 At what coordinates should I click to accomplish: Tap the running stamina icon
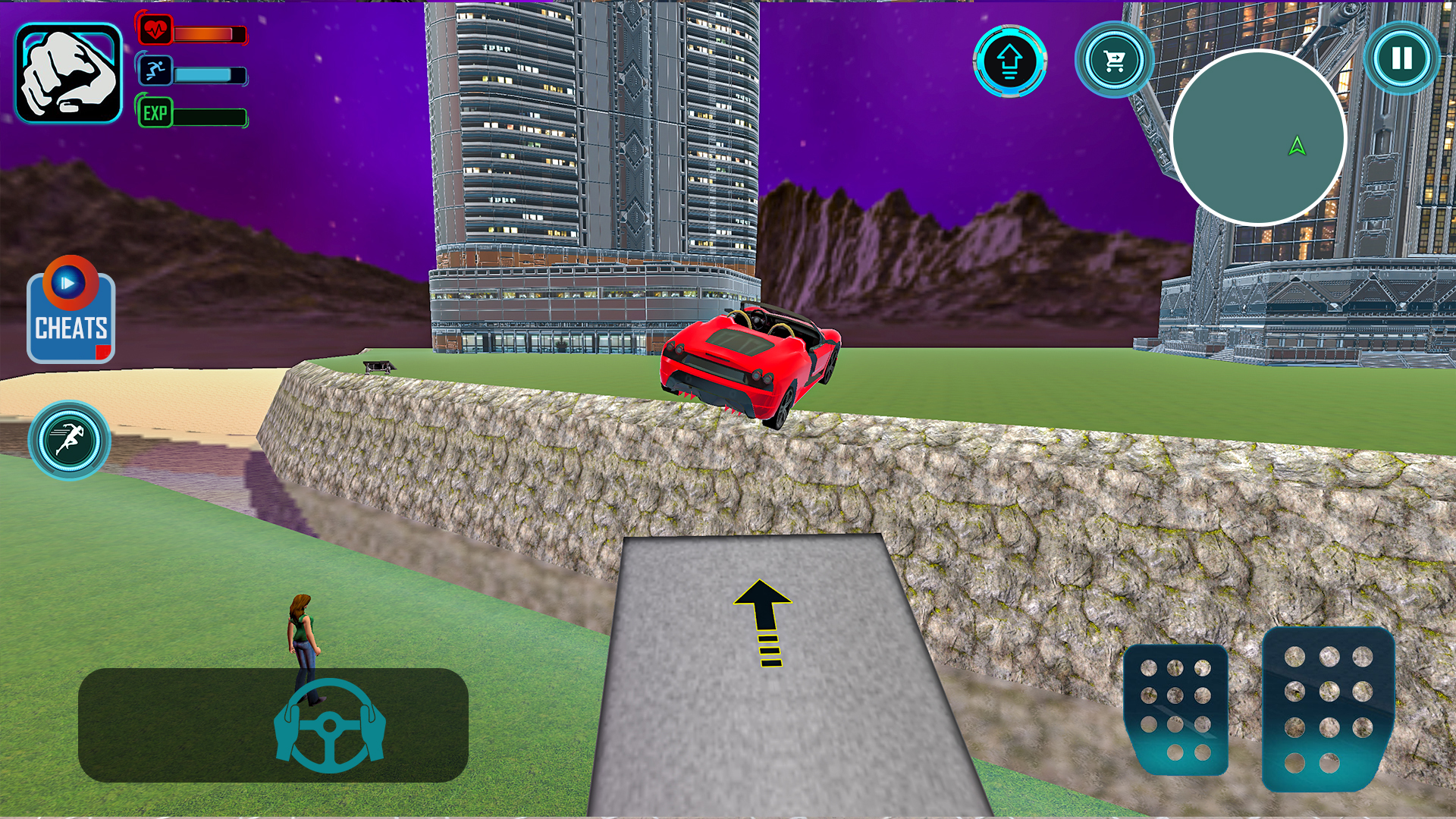(155, 73)
